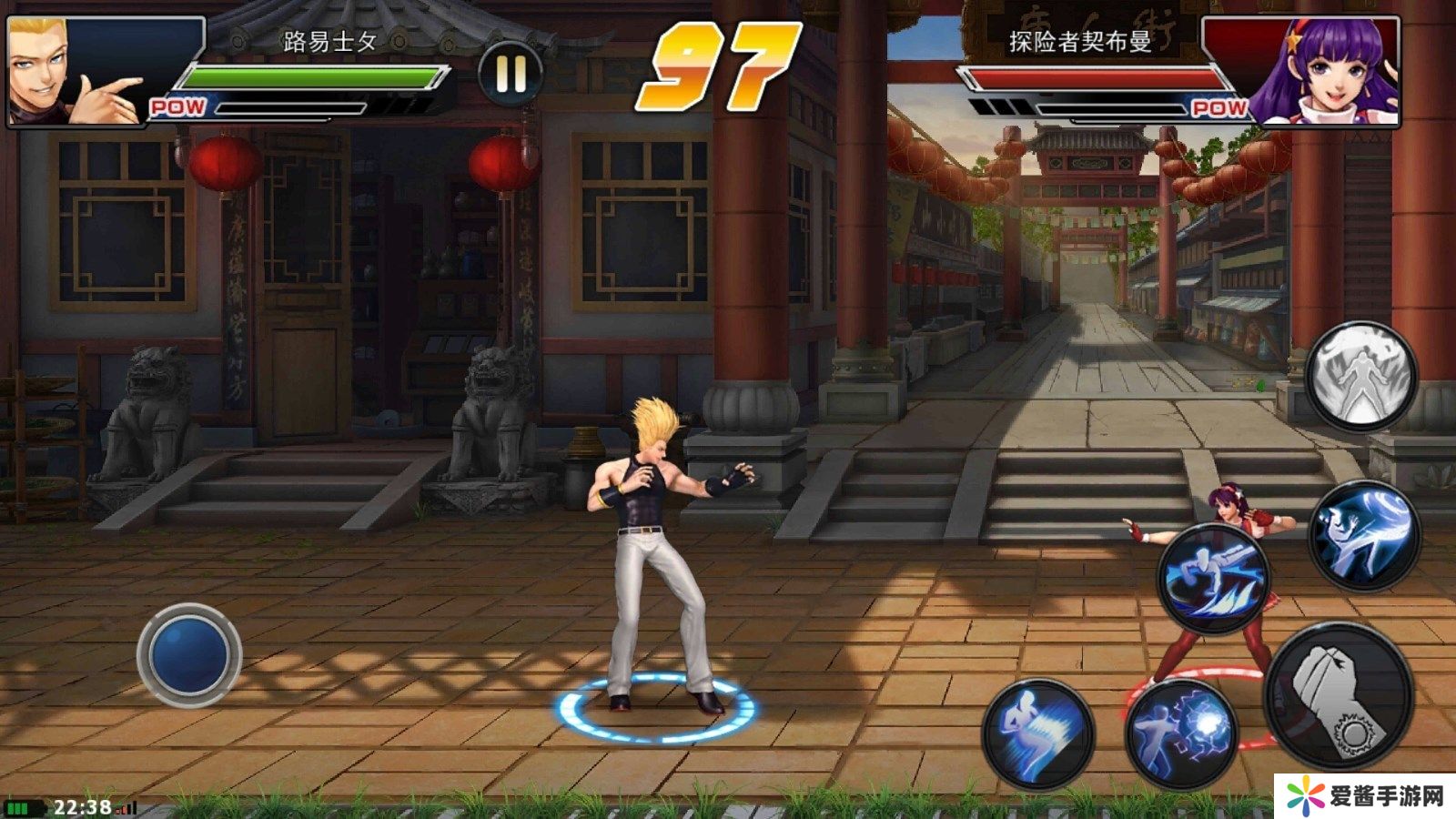This screenshot has width=1456, height=819.
Task: Activate the white power-up burst skill
Action: click(x=1361, y=377)
